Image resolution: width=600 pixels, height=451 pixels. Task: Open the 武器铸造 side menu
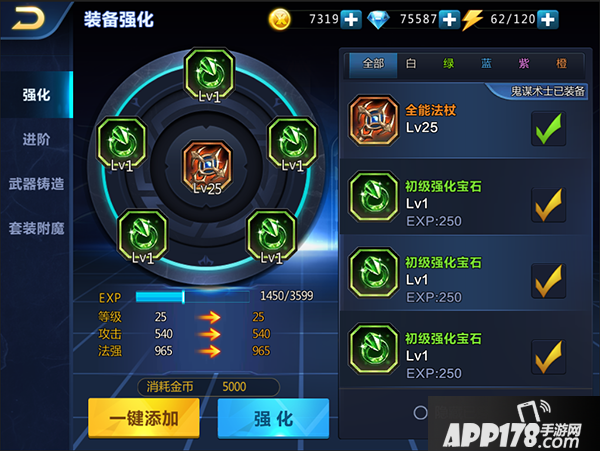(37, 184)
